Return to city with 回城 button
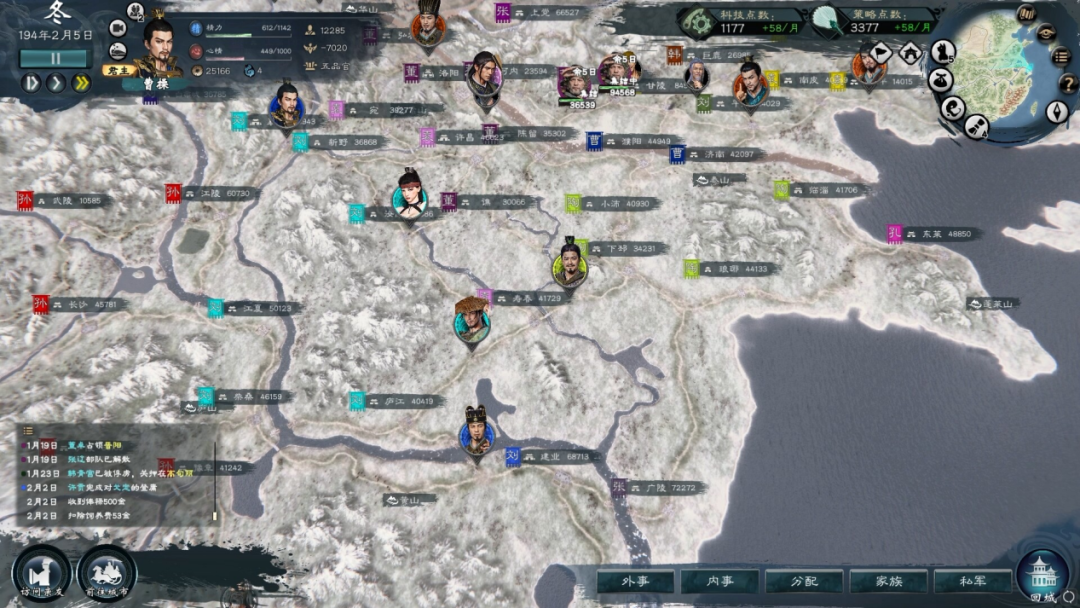This screenshot has height=608, width=1080. click(1042, 576)
